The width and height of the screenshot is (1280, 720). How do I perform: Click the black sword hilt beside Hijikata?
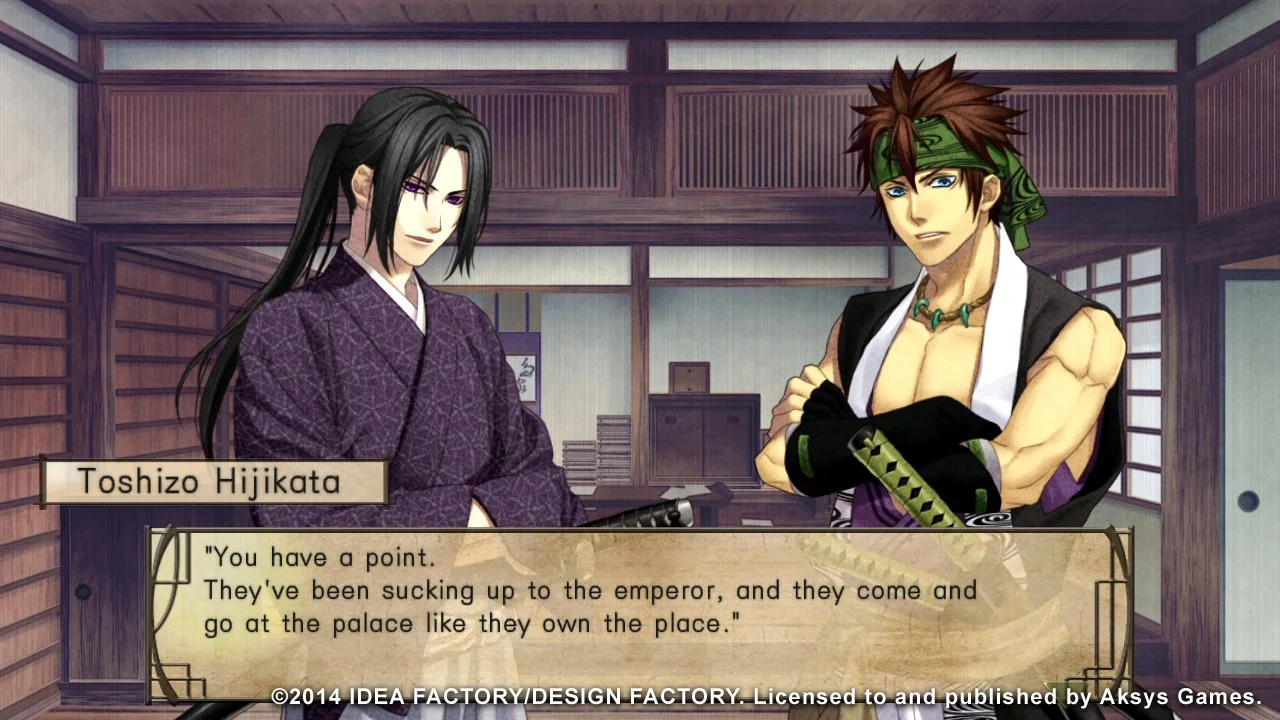[x=640, y=512]
